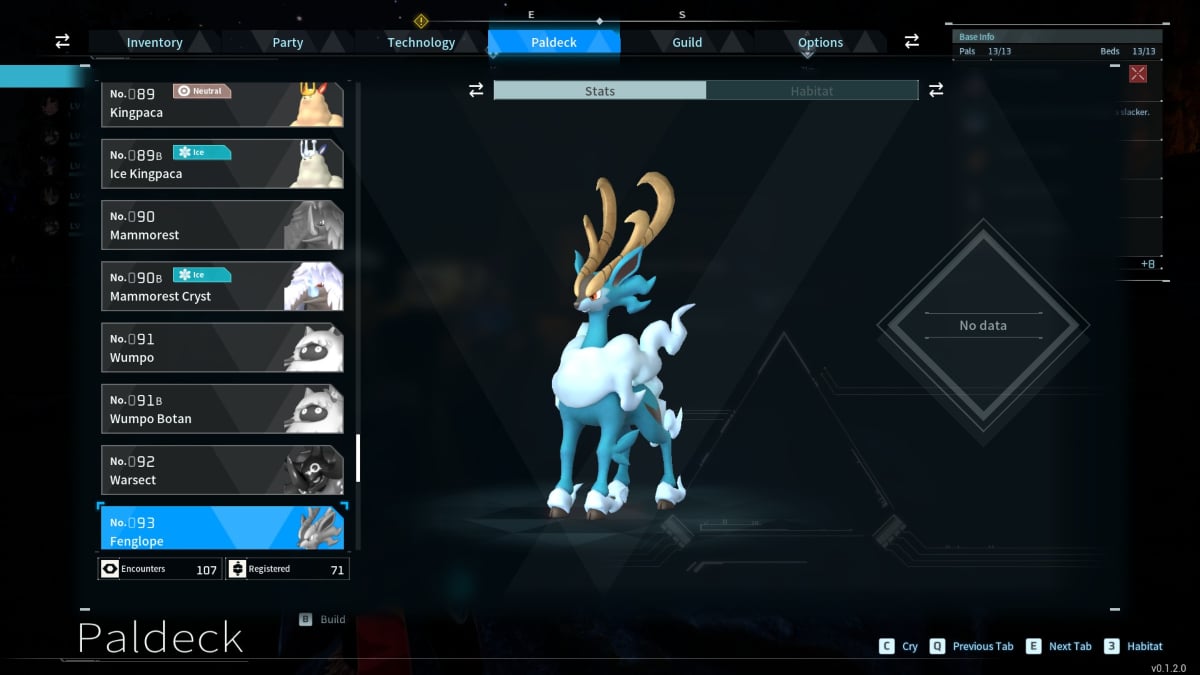Go to the Technology tab
The width and height of the screenshot is (1200, 675).
(x=421, y=43)
